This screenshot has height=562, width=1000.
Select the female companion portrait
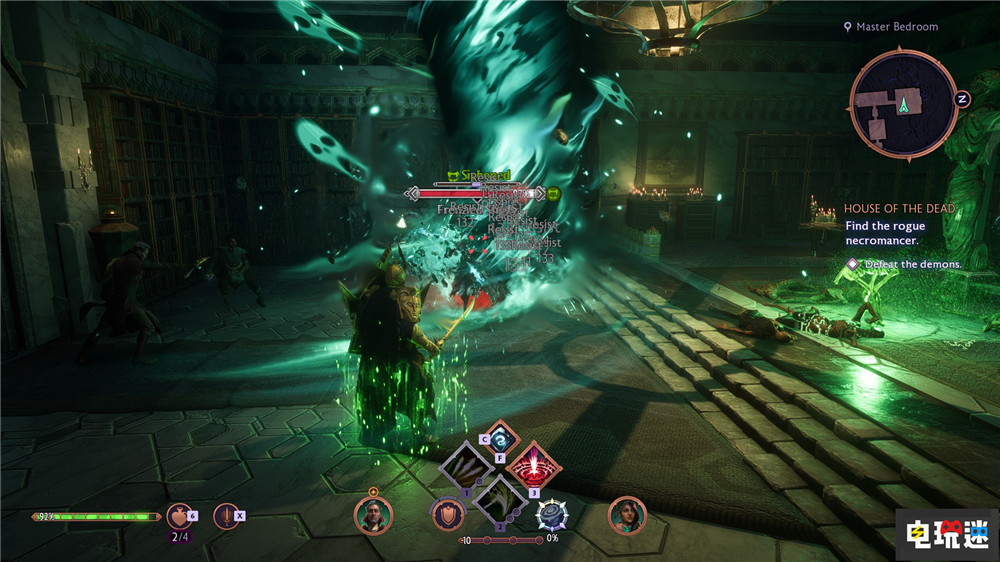pyautogui.click(x=627, y=515)
